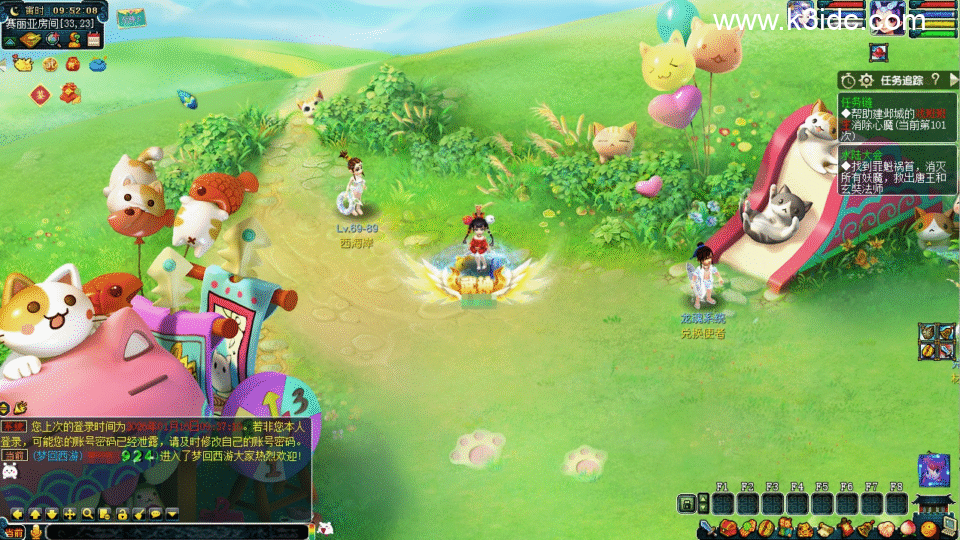The width and height of the screenshot is (960, 540).
Task: Click the player character portrait at top right
Action: click(886, 17)
